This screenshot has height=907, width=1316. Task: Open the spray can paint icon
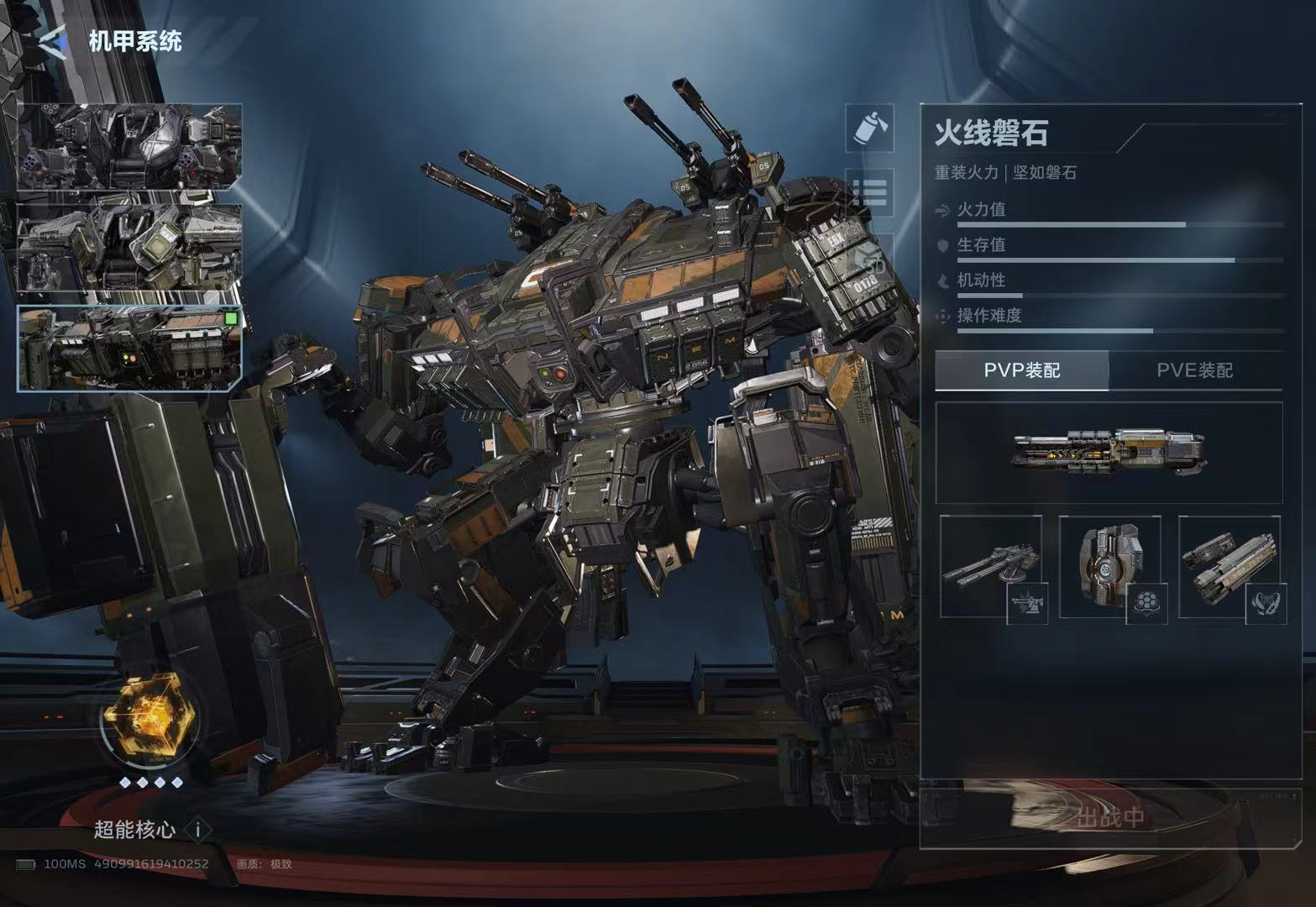869,128
